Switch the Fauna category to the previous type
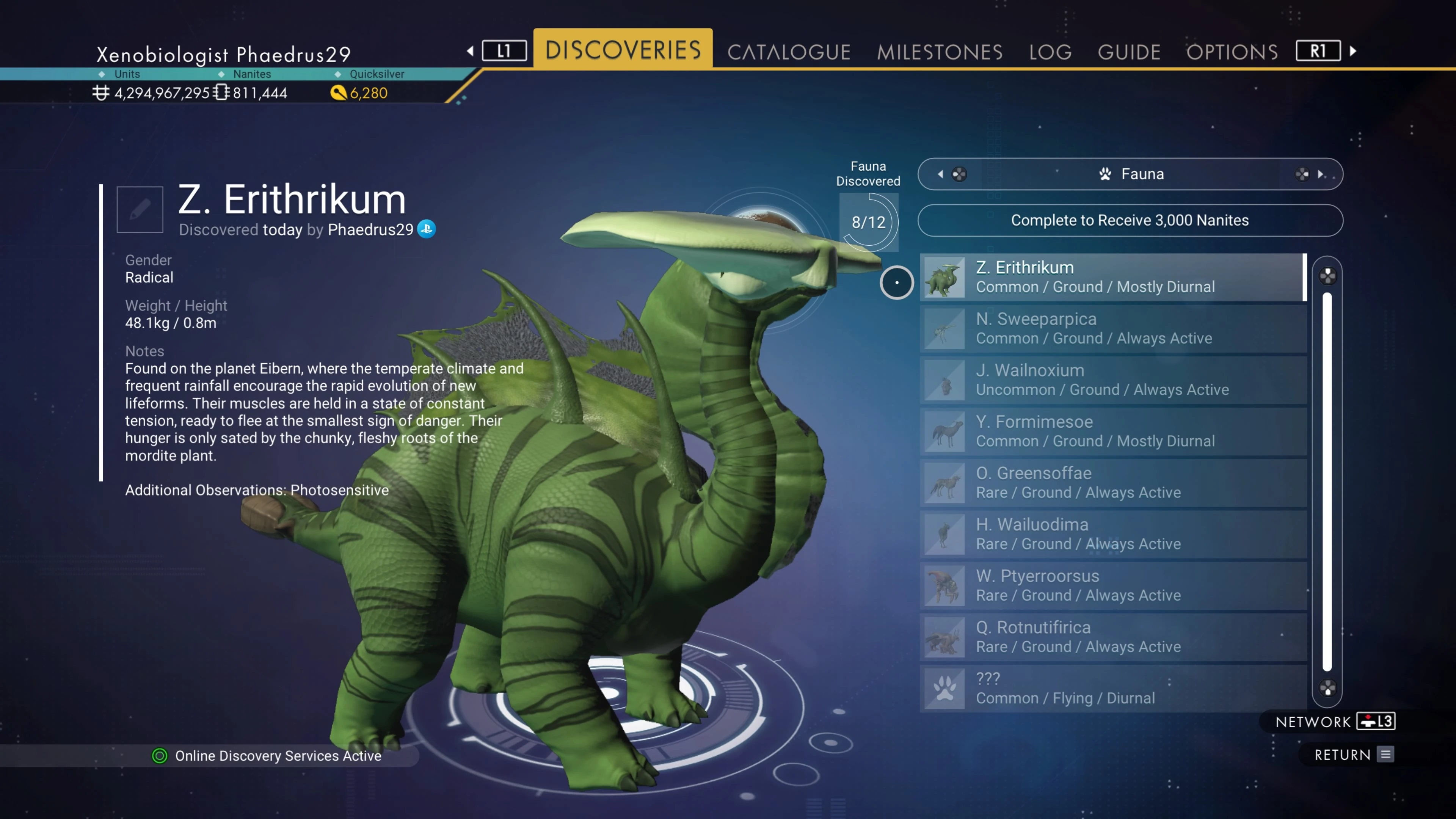This screenshot has height=819, width=1456. point(941,174)
